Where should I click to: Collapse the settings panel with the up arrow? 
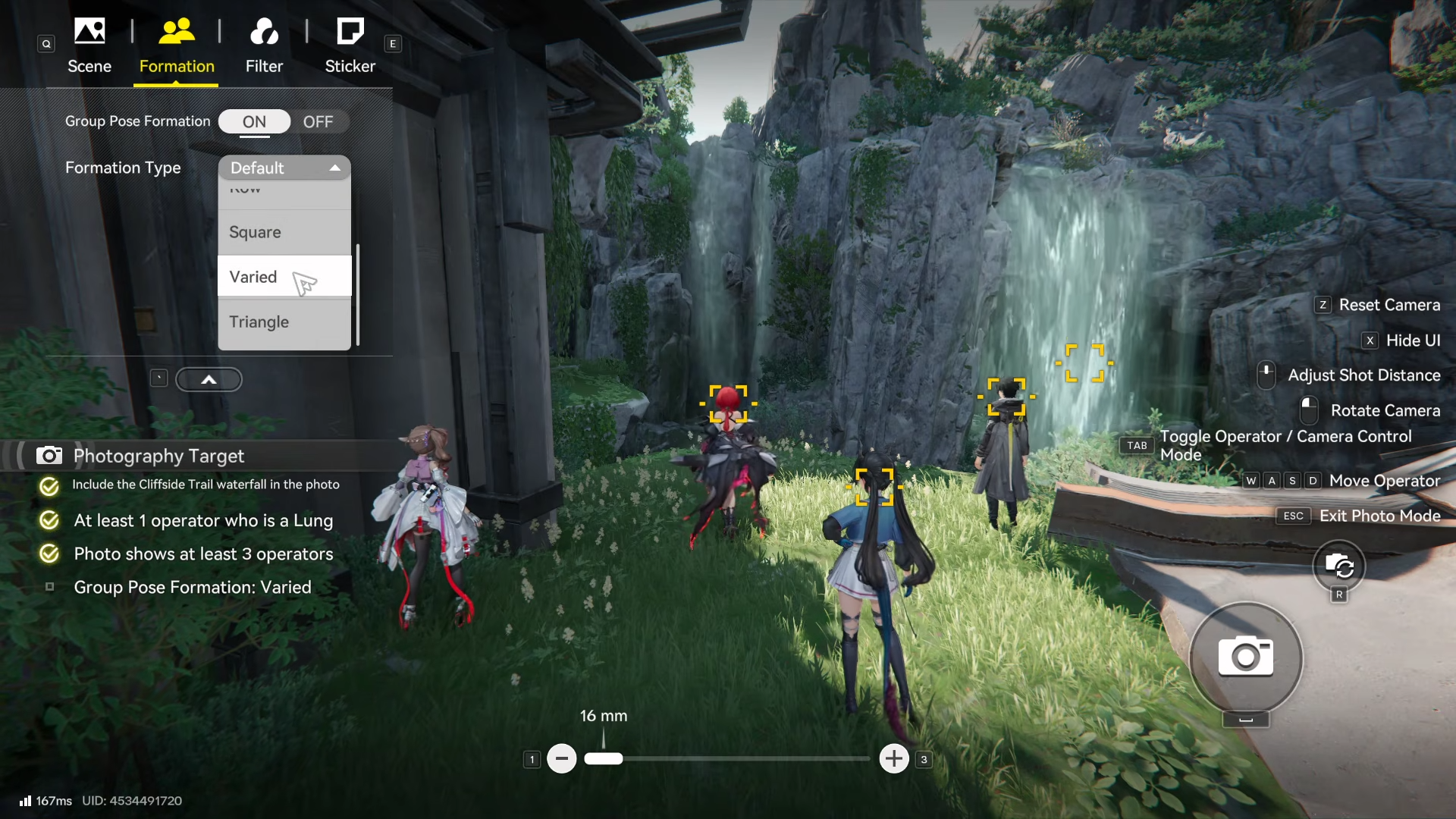point(209,379)
